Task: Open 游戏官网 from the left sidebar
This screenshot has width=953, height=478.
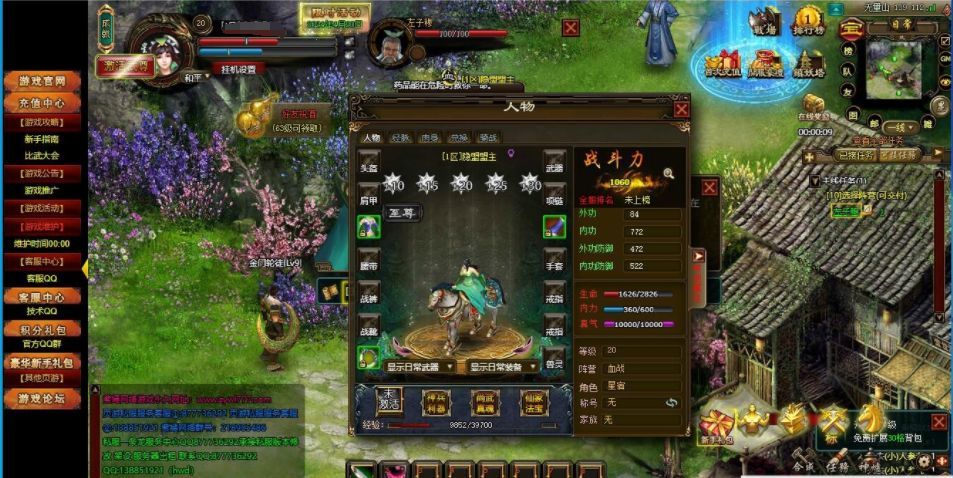Action: click(x=41, y=81)
